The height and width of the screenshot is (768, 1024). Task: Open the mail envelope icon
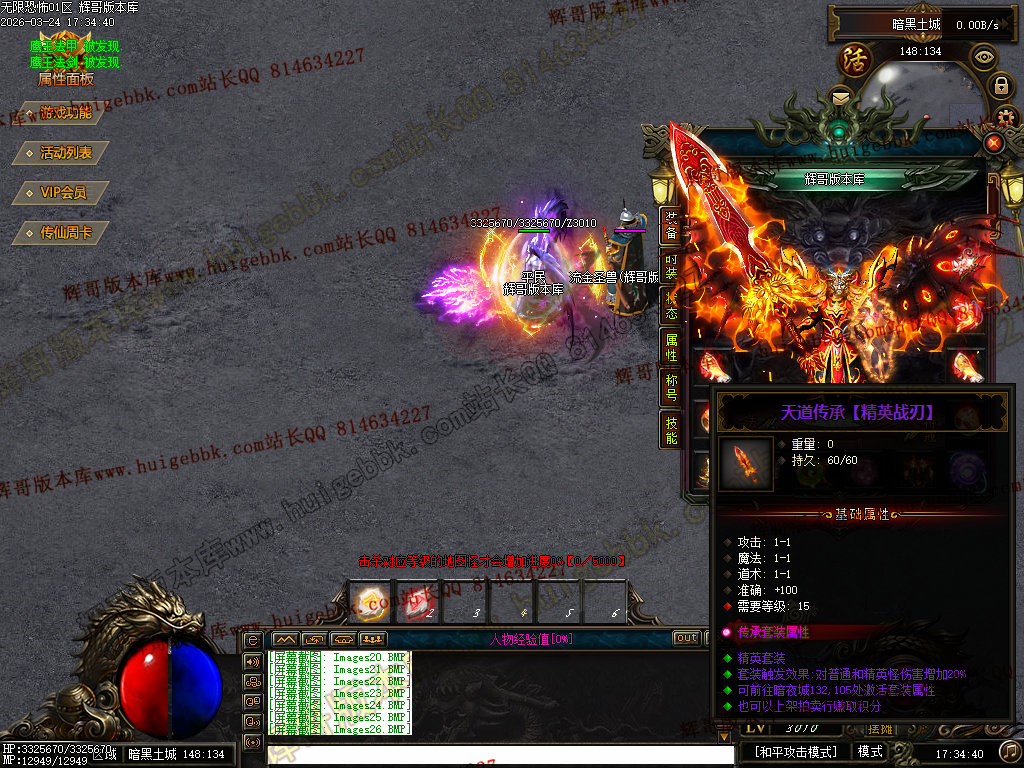[840, 98]
